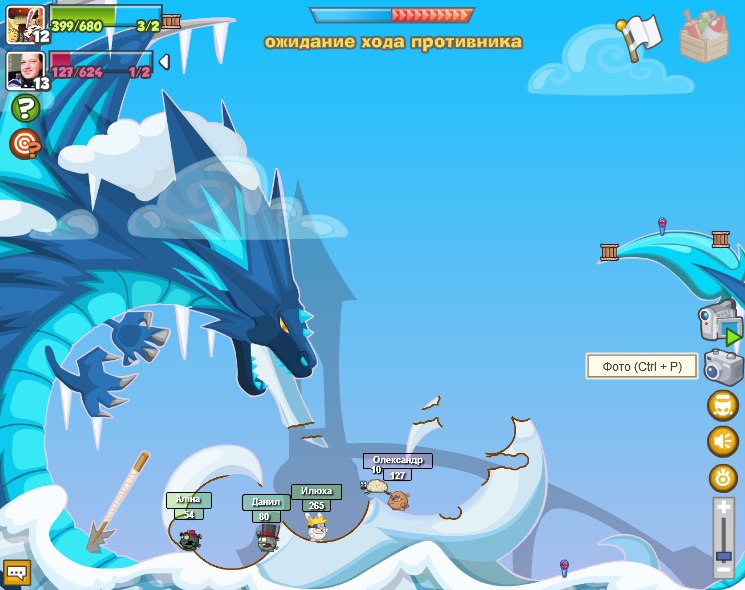Select the level 12 player avatar
This screenshot has width=745, height=590.
pyautogui.click(x=24, y=23)
